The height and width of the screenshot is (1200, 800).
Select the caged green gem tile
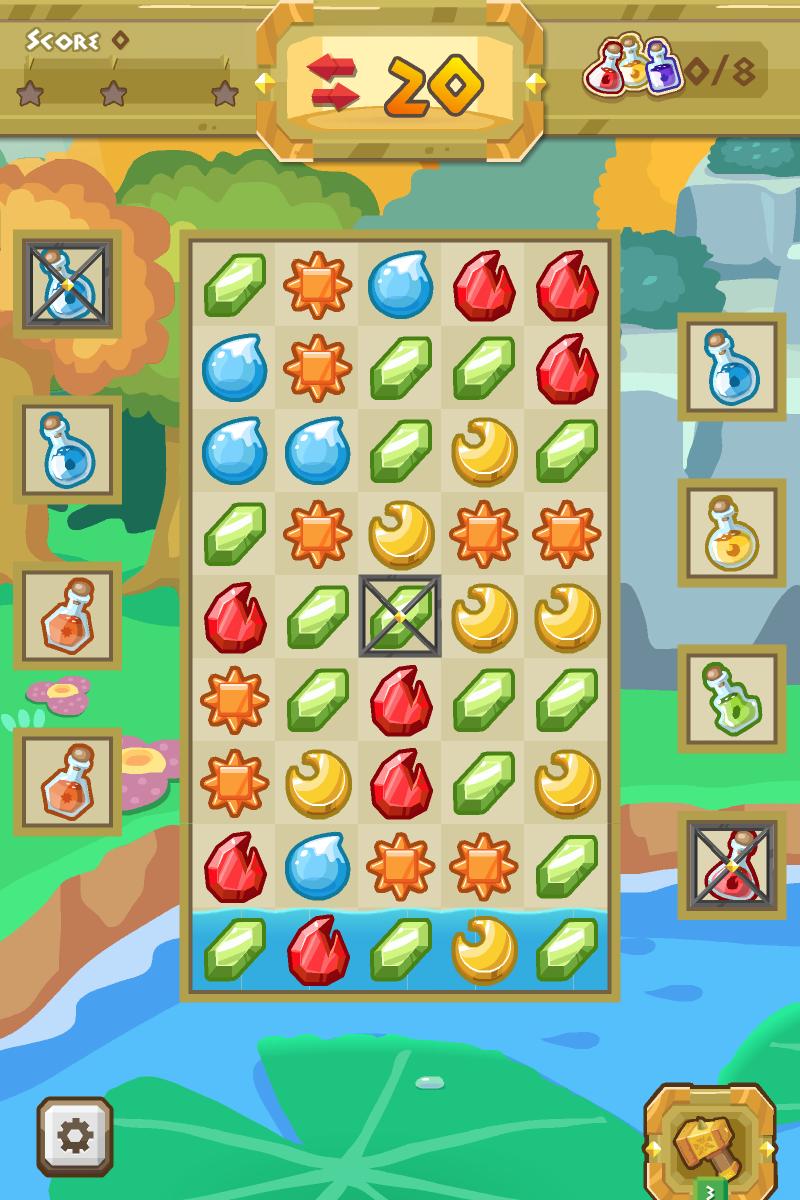pyautogui.click(x=400, y=616)
